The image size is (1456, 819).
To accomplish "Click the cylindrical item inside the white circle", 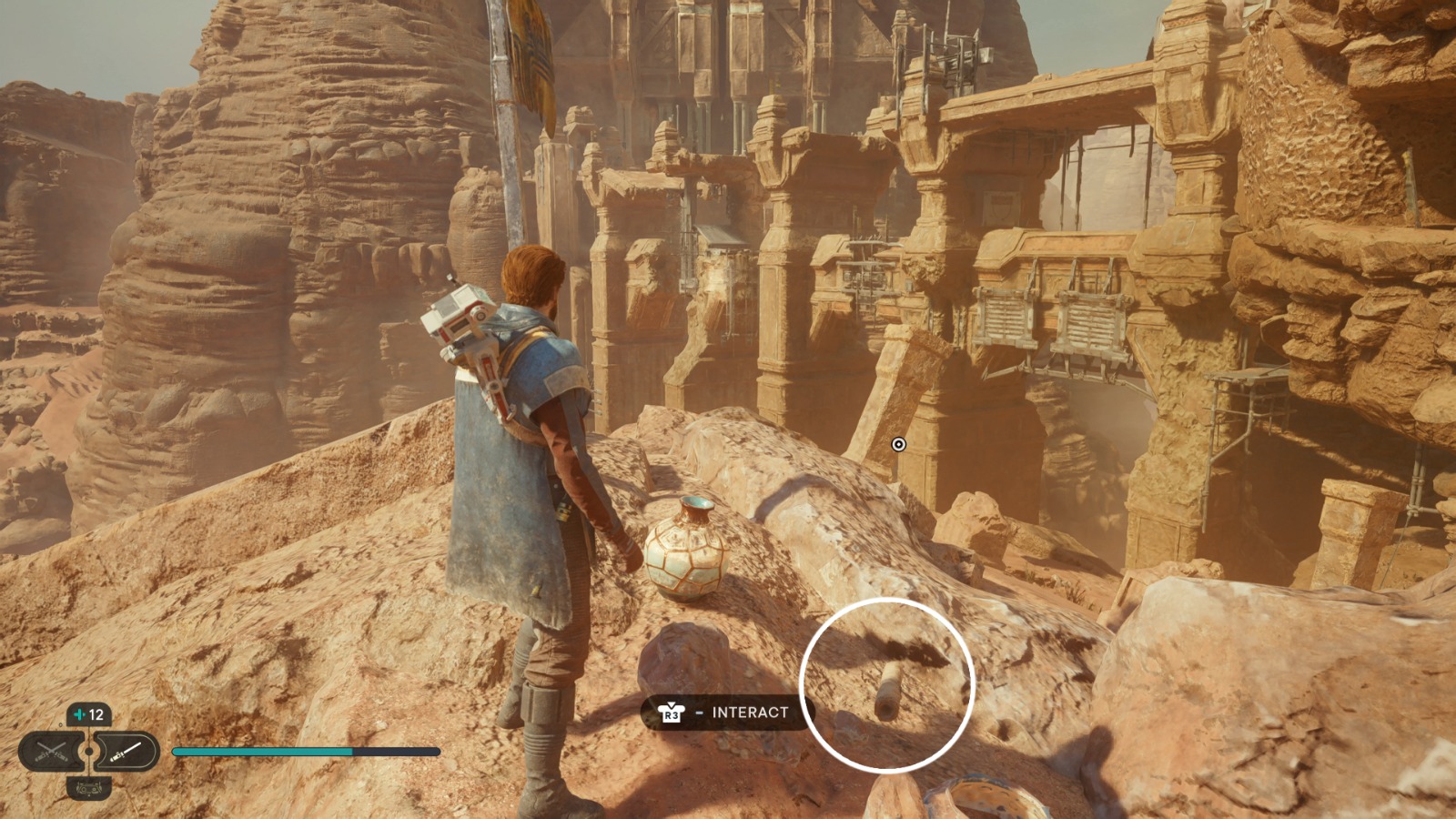I will coord(887,687).
